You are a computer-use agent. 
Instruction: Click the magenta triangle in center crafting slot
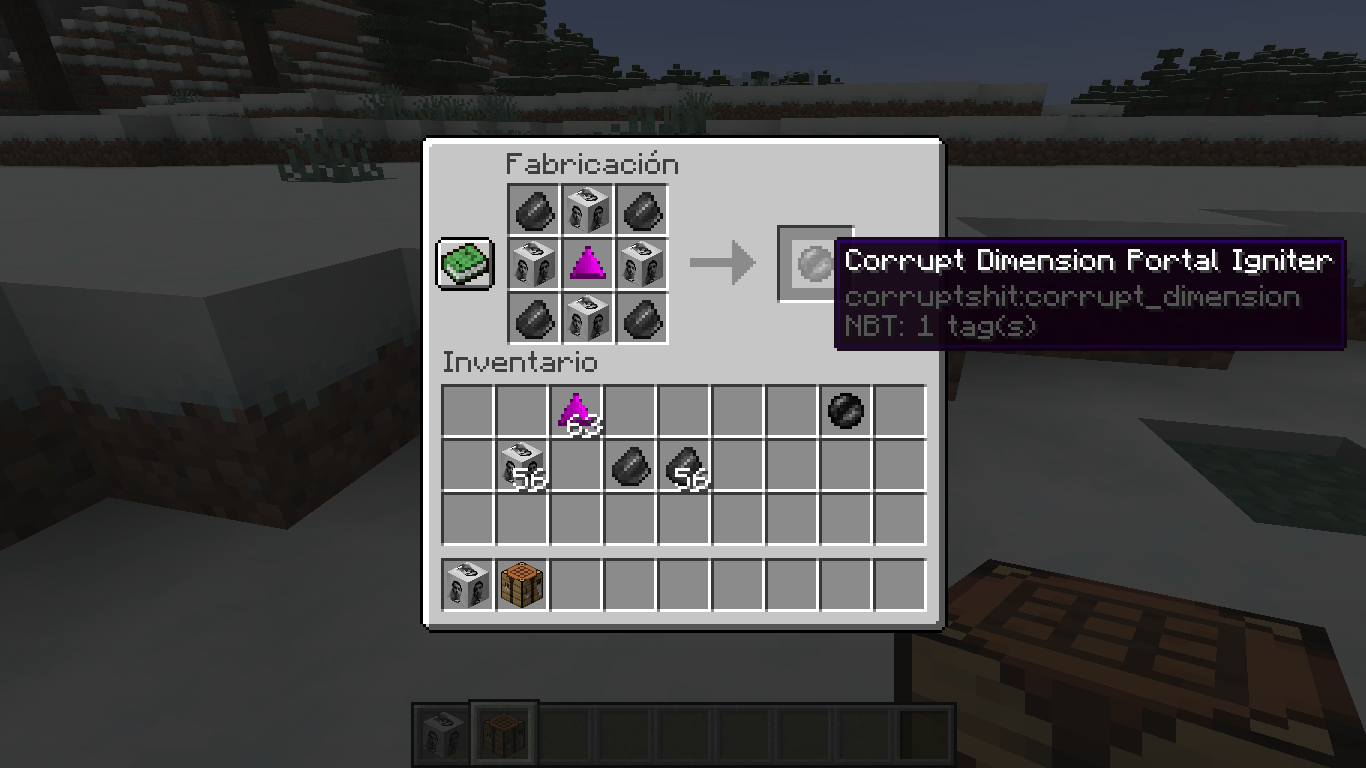588,265
